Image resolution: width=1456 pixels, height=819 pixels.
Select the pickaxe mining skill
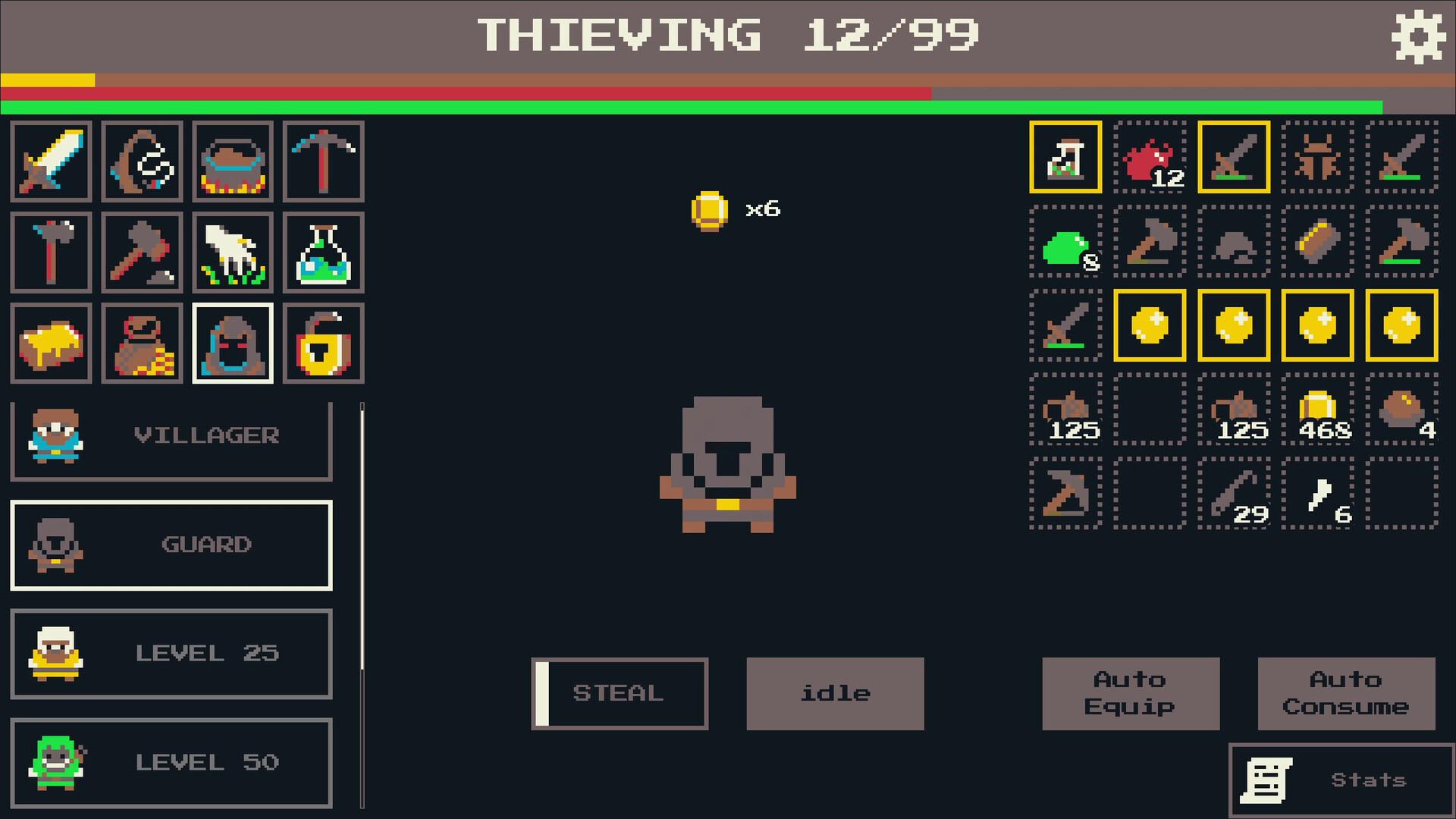[323, 162]
